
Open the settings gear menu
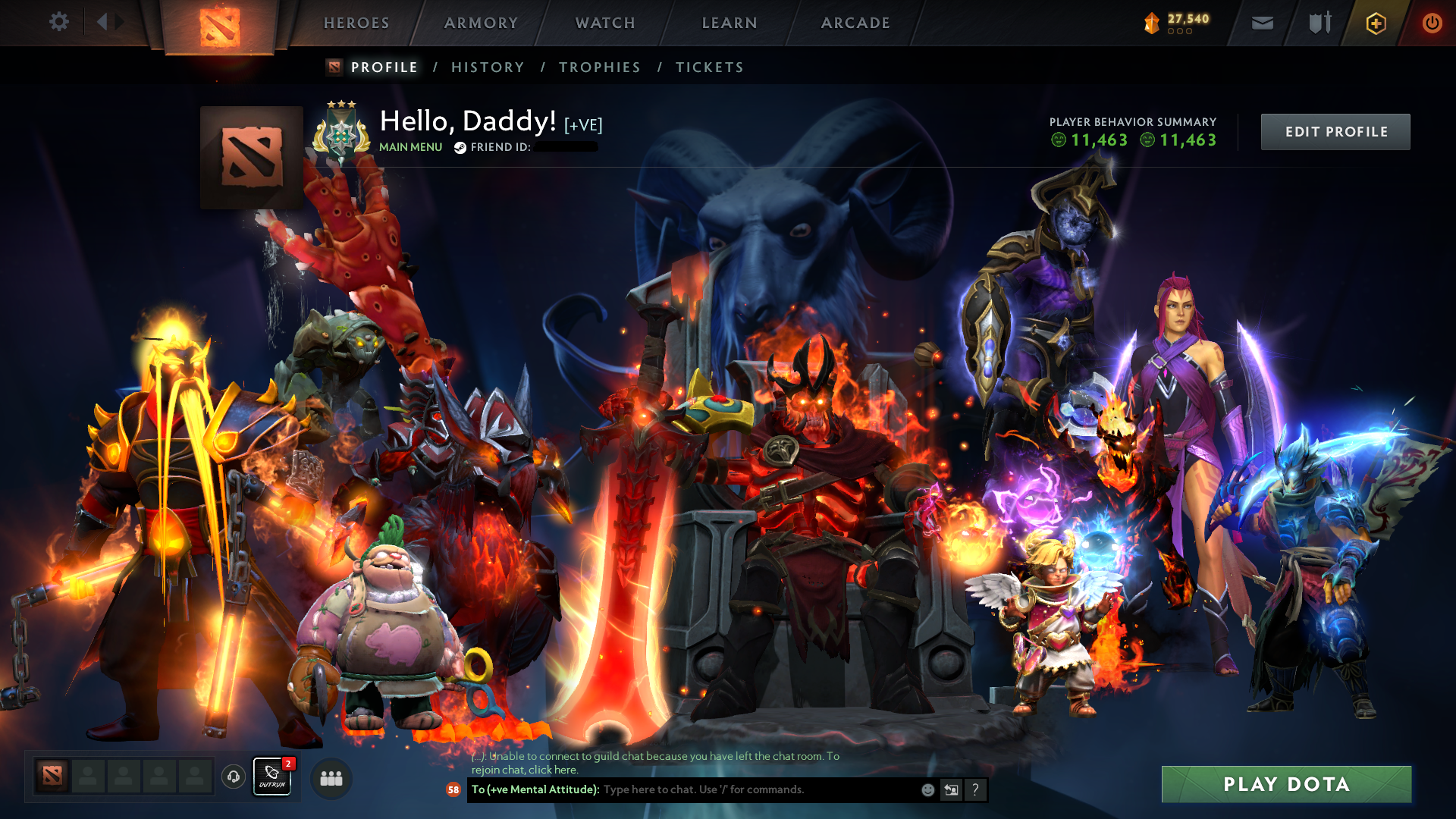(59, 22)
